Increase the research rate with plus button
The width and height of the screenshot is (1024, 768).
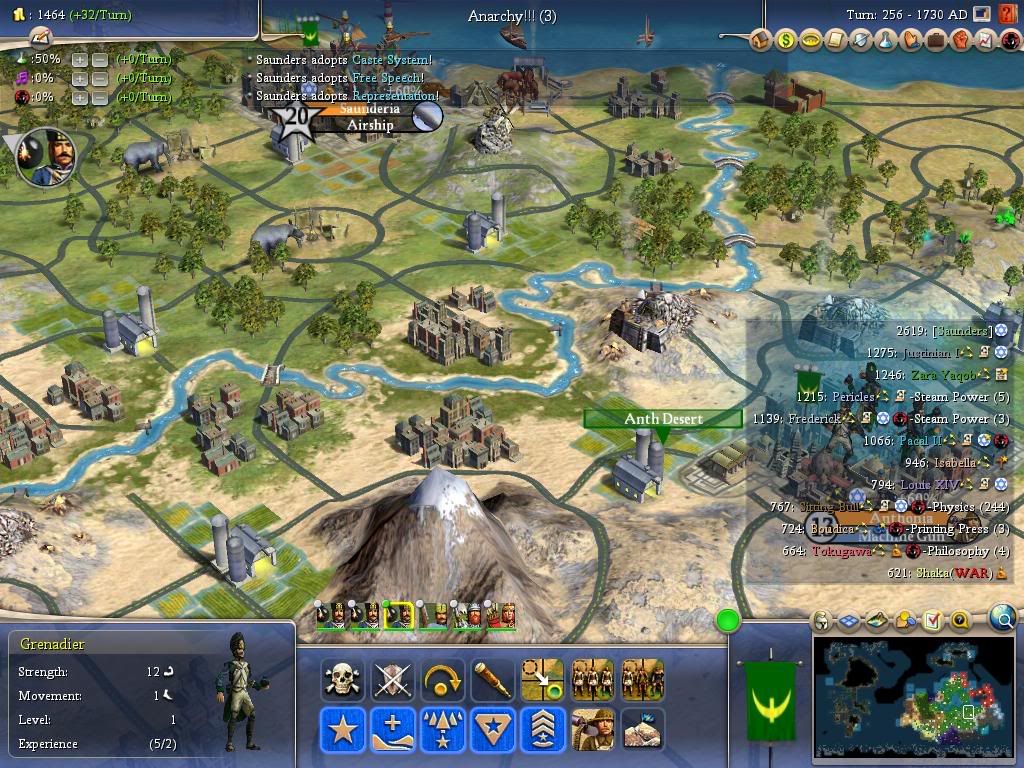click(x=80, y=59)
